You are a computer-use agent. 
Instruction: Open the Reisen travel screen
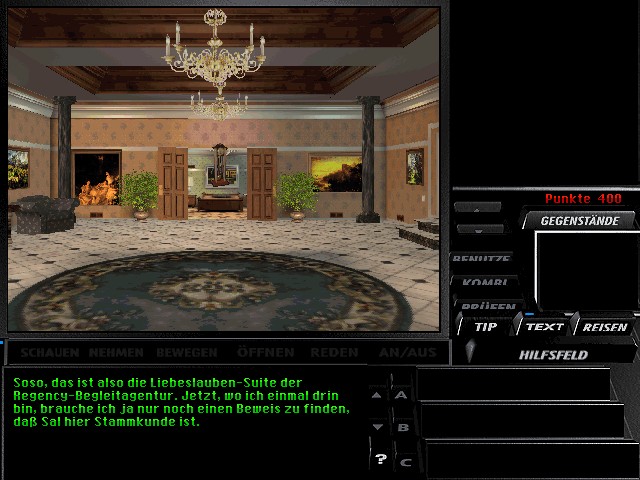click(x=605, y=326)
